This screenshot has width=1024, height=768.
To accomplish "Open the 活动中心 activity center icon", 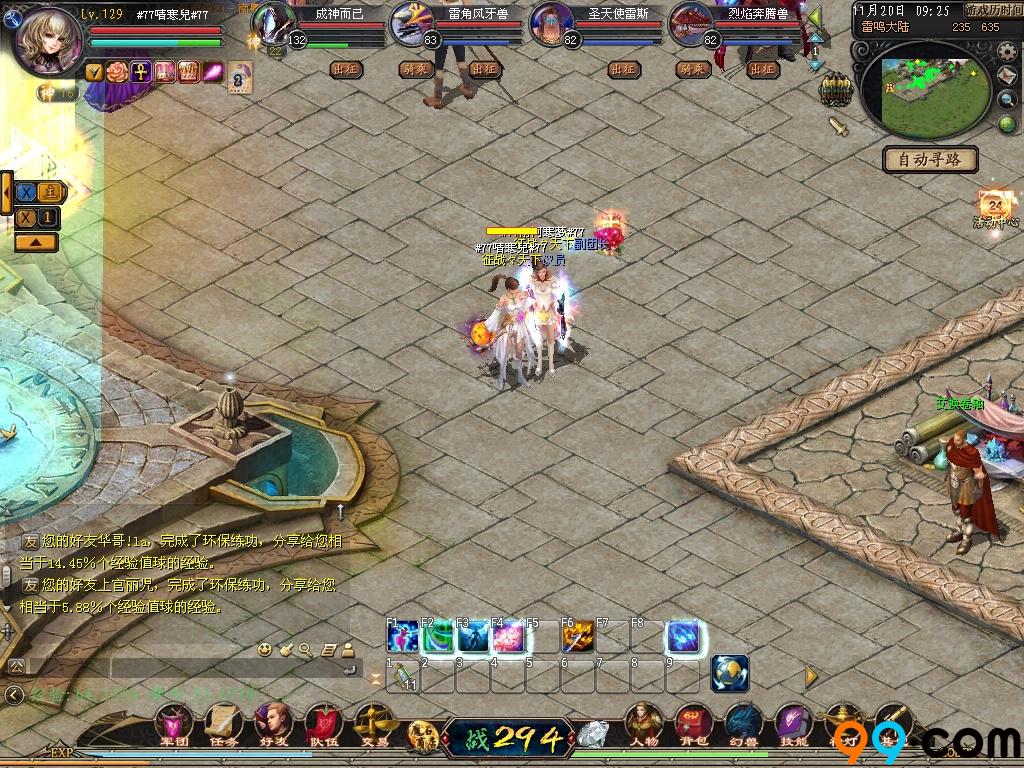I will click(996, 206).
